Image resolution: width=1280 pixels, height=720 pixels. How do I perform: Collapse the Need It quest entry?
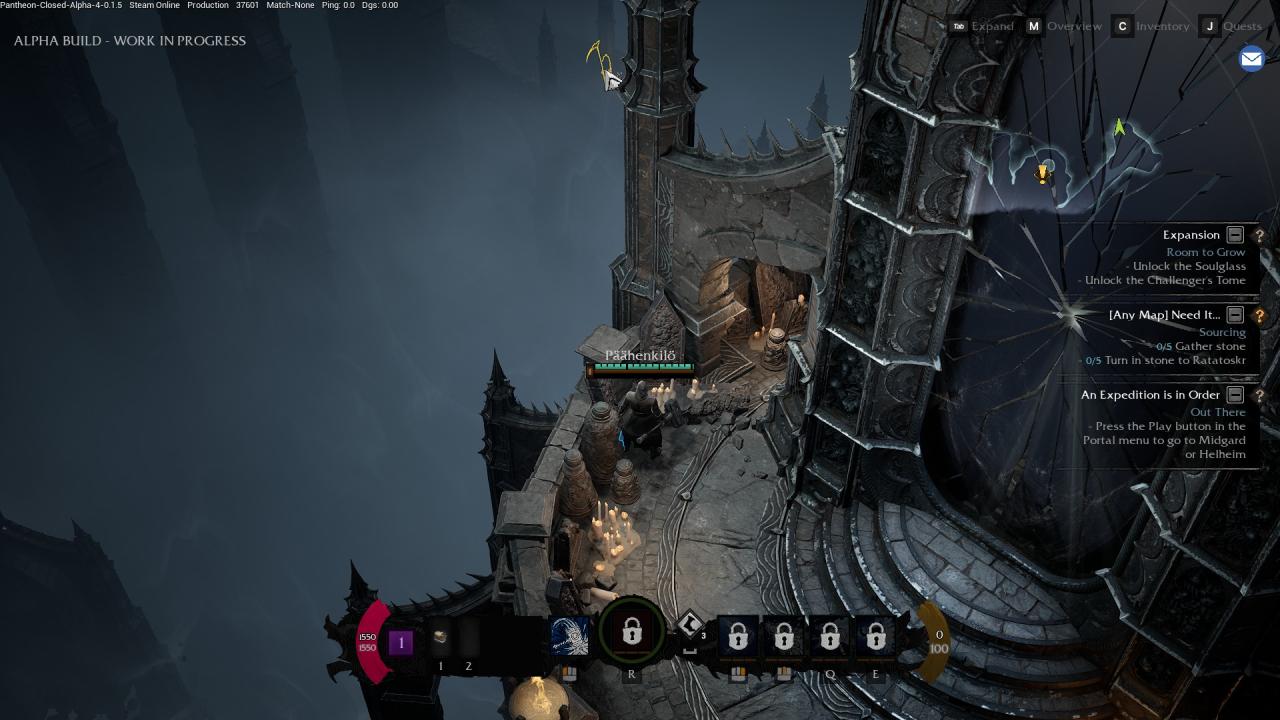pyautogui.click(x=1235, y=315)
